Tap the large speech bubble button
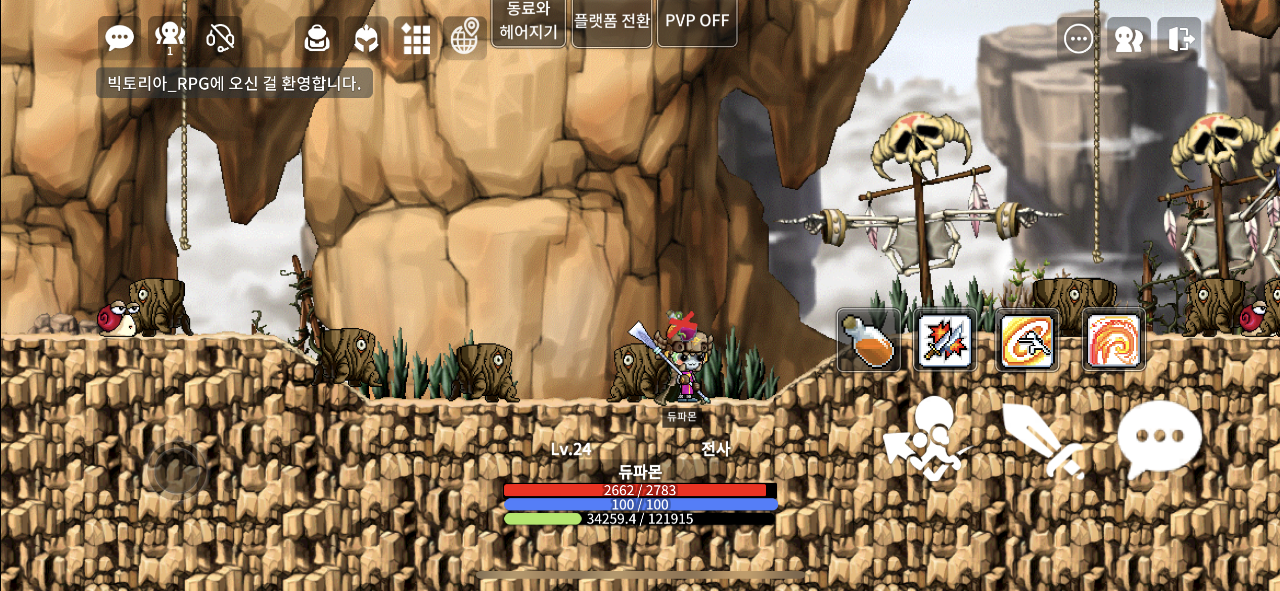 tap(1159, 440)
